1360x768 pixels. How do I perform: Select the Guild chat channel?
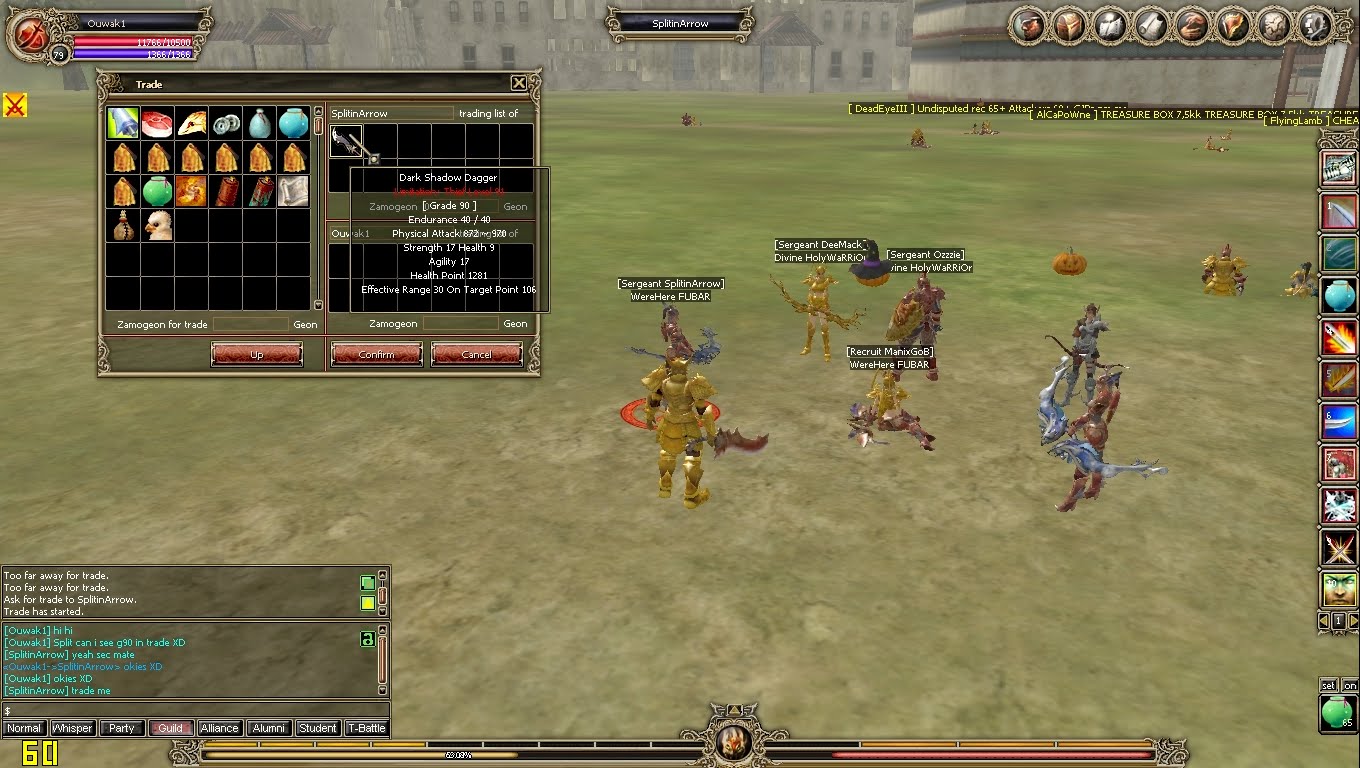coord(170,728)
